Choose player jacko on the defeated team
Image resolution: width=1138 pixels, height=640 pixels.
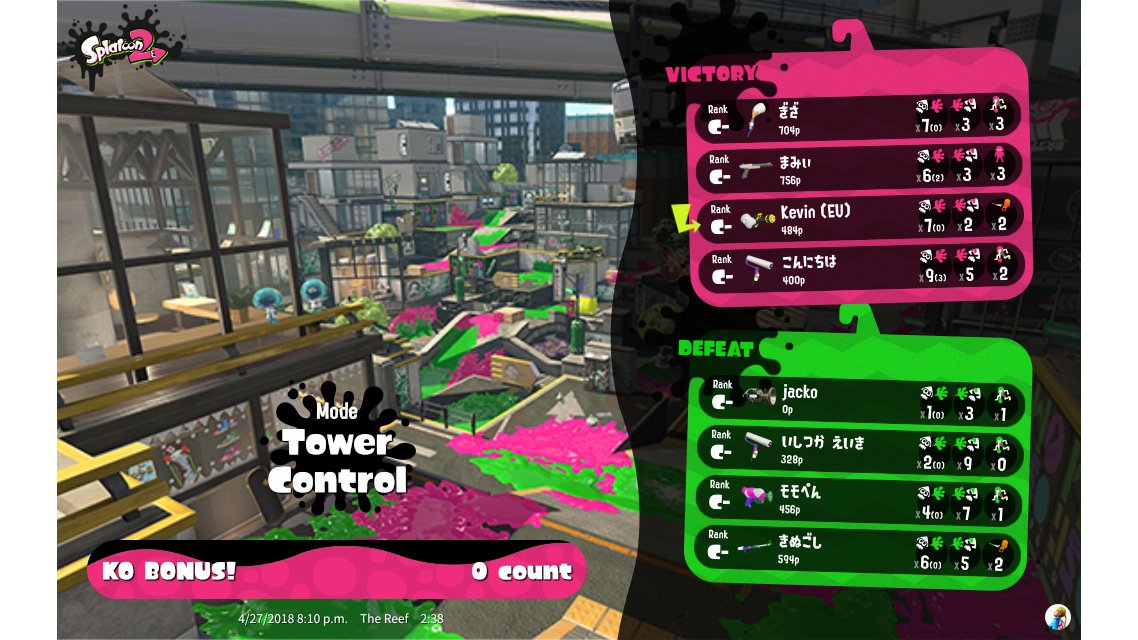pos(860,400)
